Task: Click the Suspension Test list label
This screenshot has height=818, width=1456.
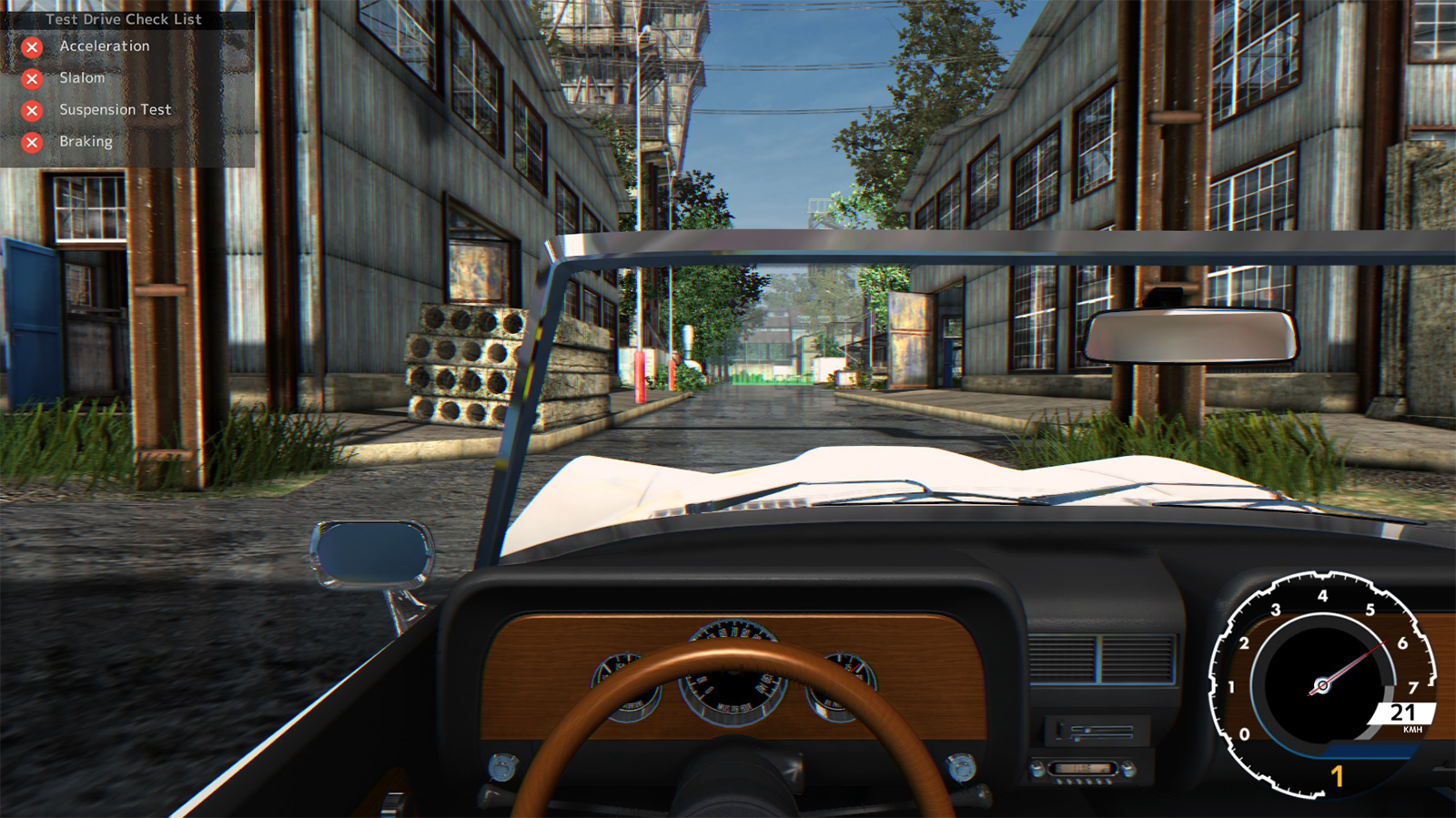Action: pos(115,110)
